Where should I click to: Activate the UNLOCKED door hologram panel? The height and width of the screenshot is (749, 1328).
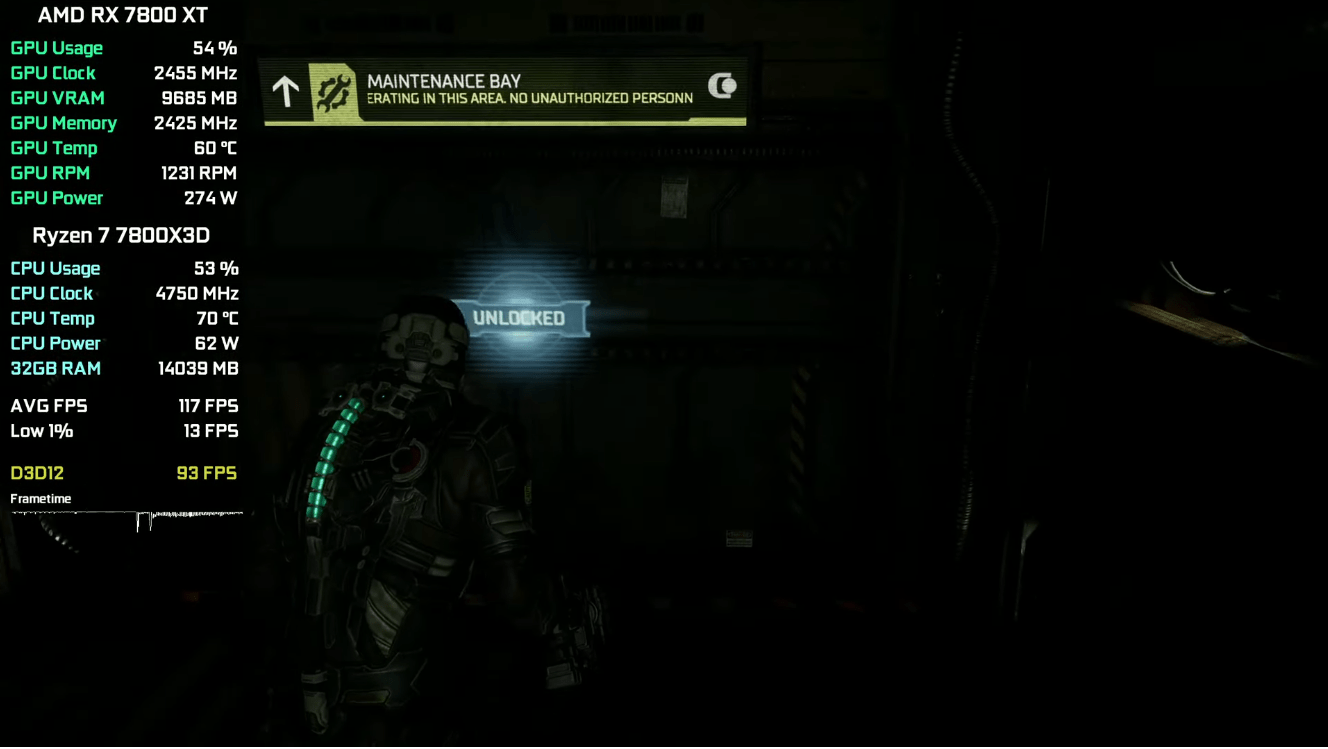pos(519,318)
